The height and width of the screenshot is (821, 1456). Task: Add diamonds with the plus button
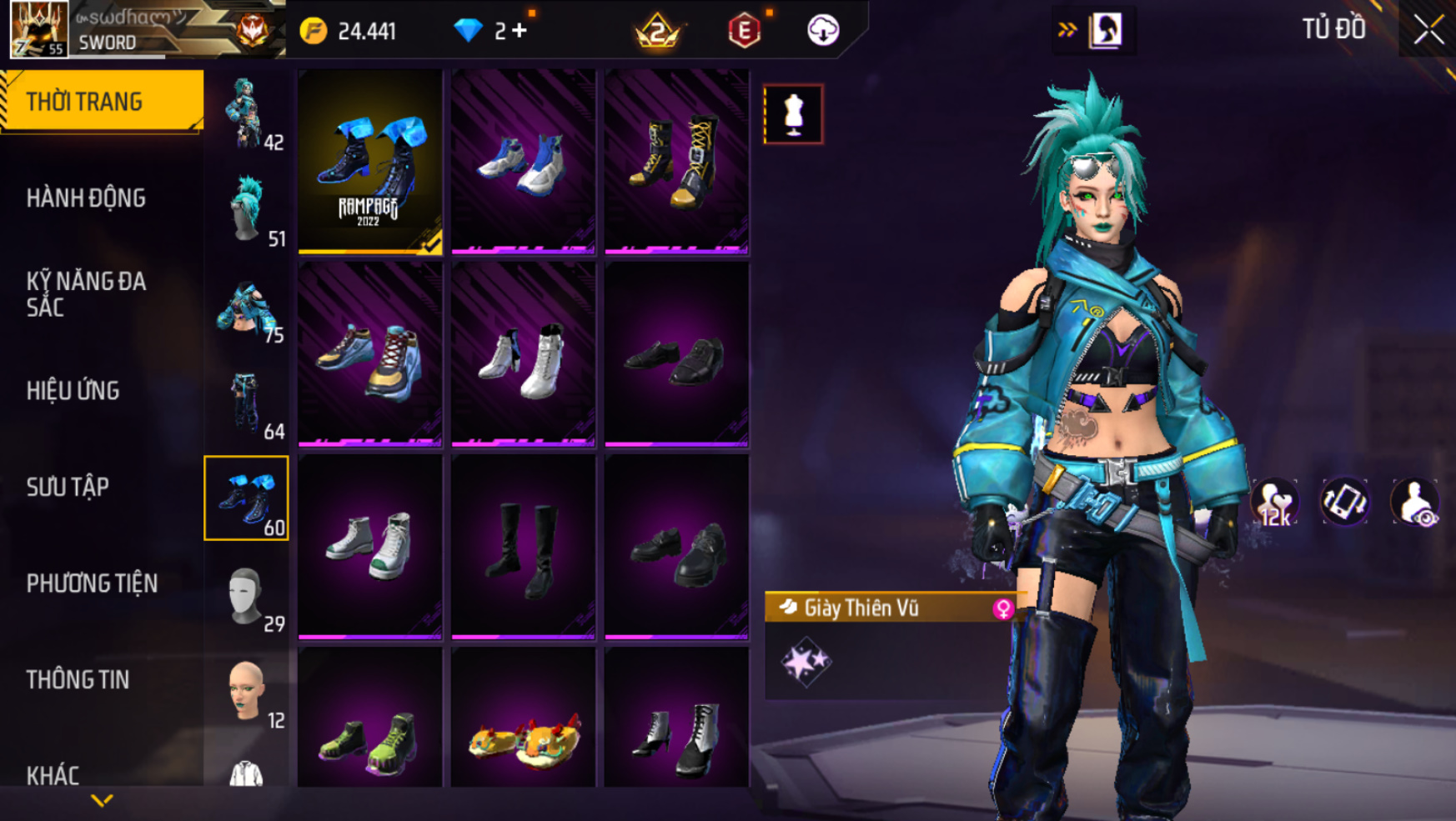click(520, 31)
